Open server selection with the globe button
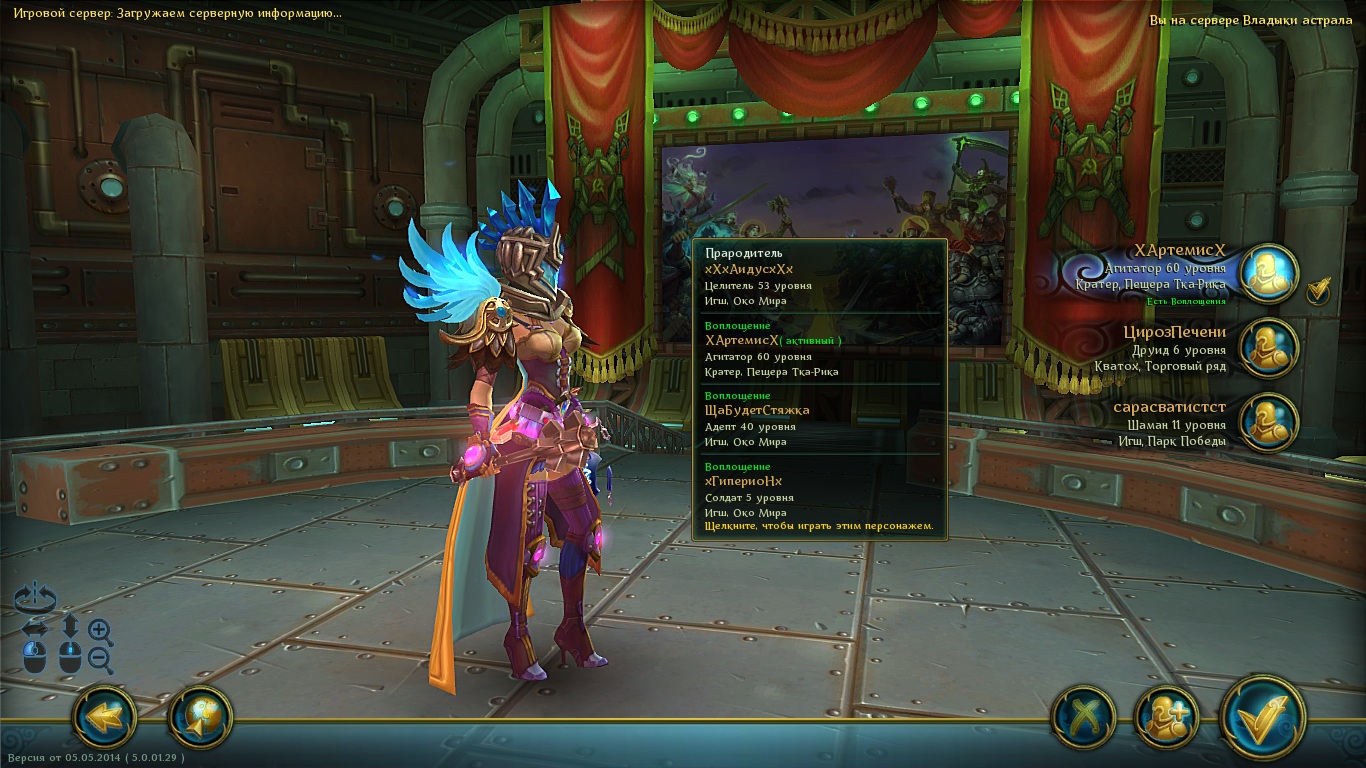The width and height of the screenshot is (1366, 768). click(x=200, y=717)
